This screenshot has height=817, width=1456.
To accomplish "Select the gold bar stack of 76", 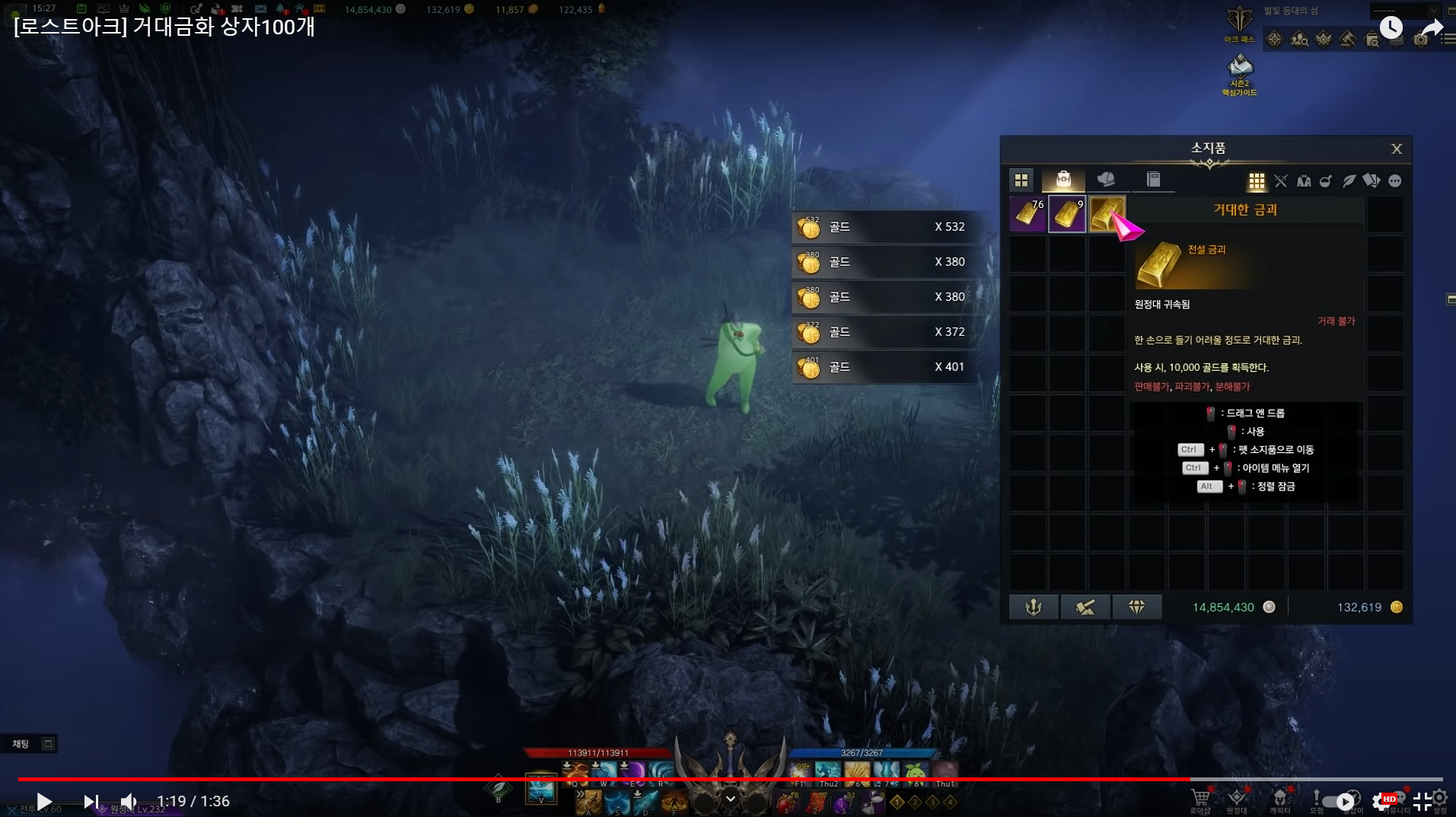I will [1027, 213].
